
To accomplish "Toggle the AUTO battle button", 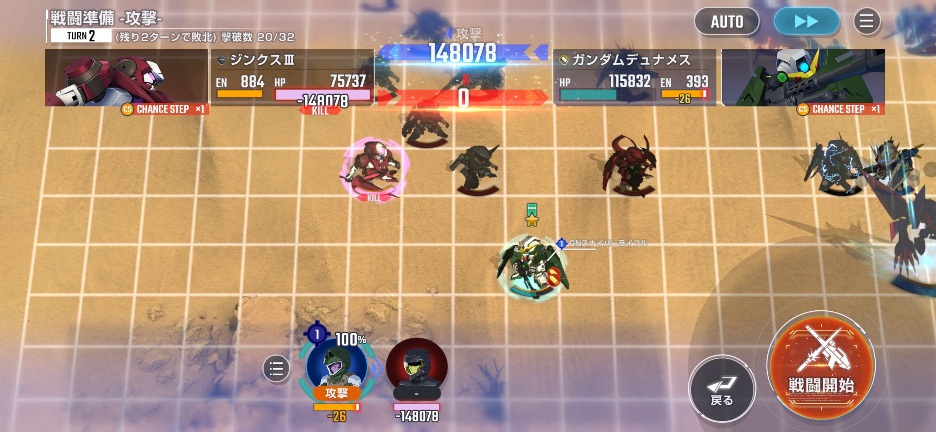I will coord(726,21).
